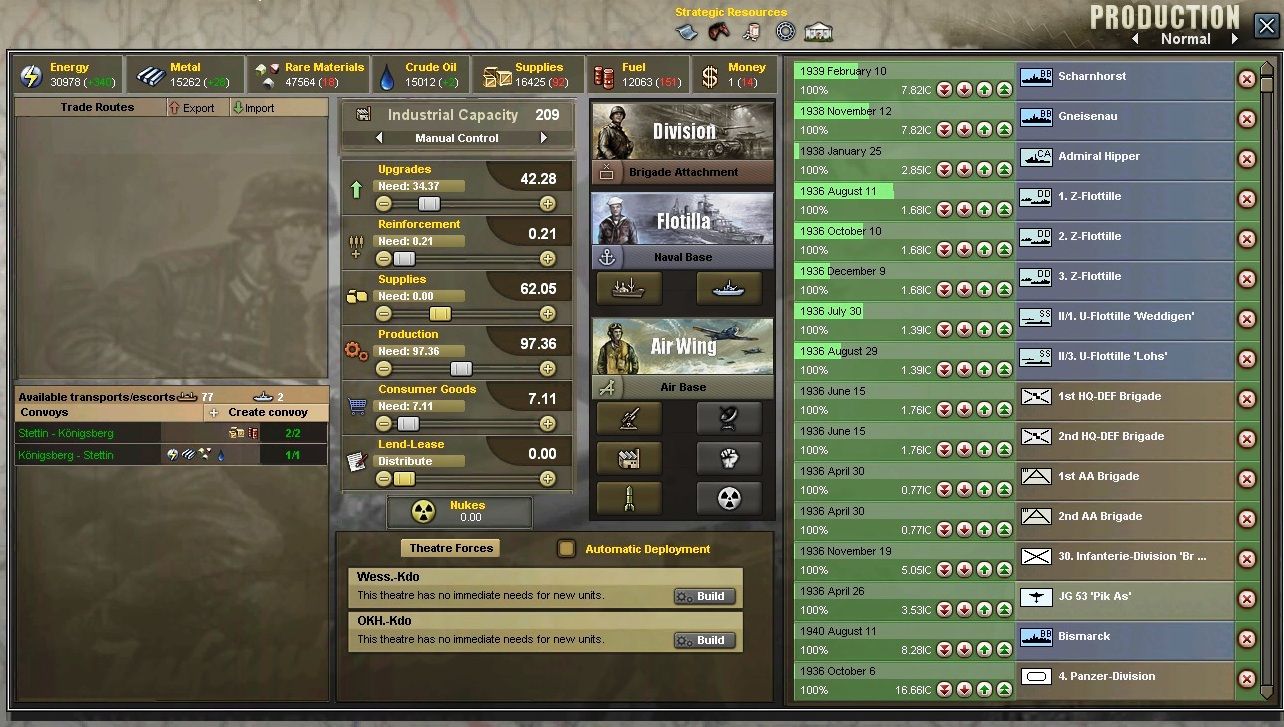Screen dimensions: 1284x727
Task: Switch Manual Control mode with right arrow
Action: pos(544,138)
